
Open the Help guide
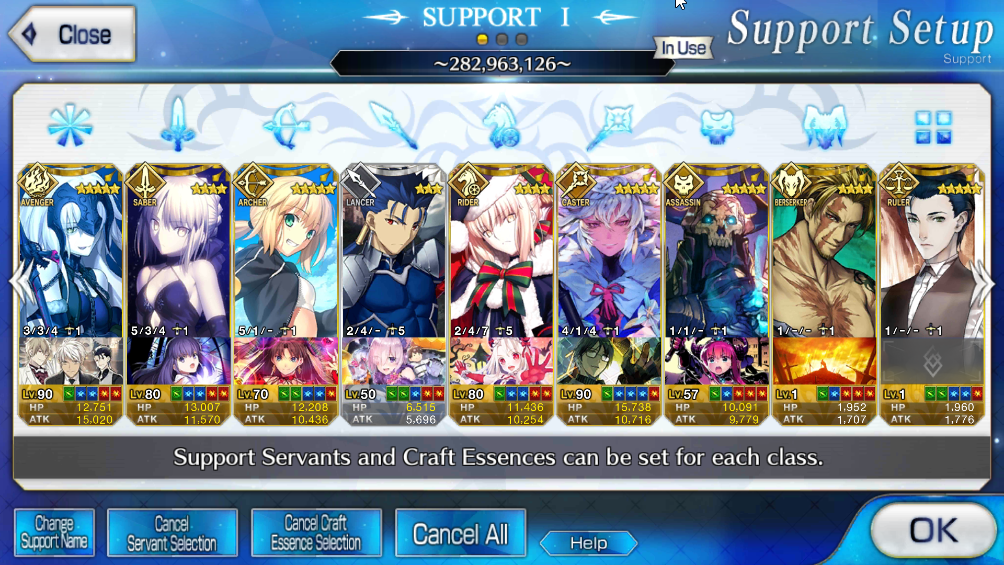pyautogui.click(x=588, y=543)
